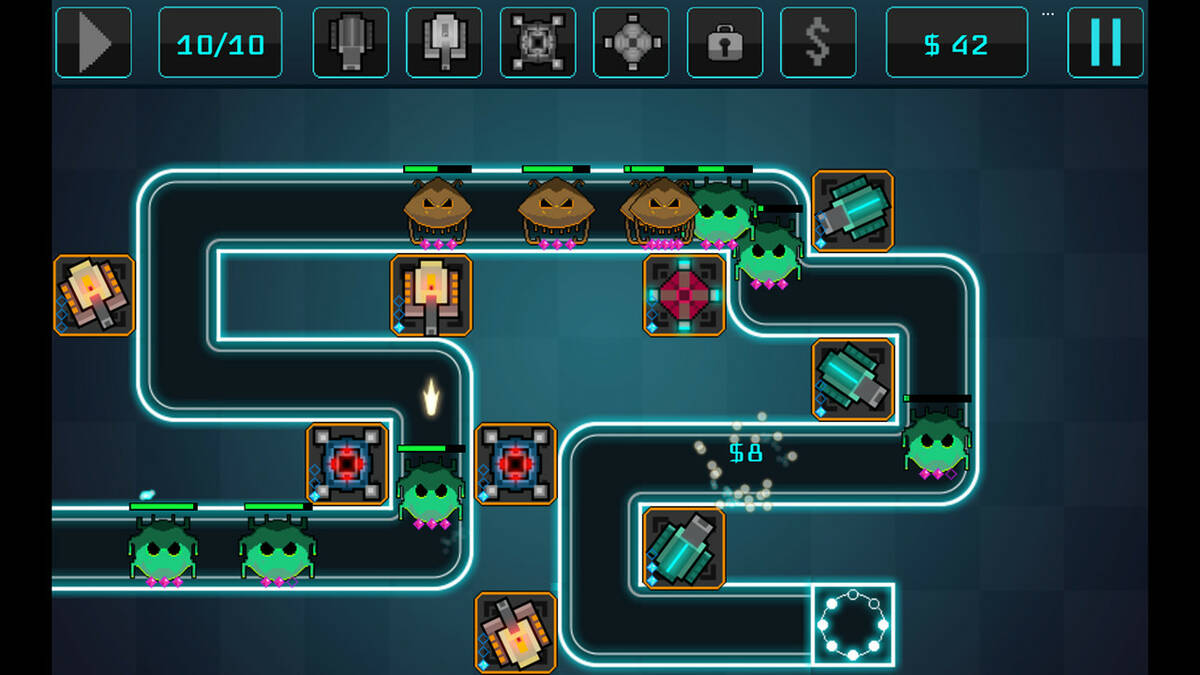
Task: Pick the cross-shaped diamond tower icon
Action: [x=631, y=42]
